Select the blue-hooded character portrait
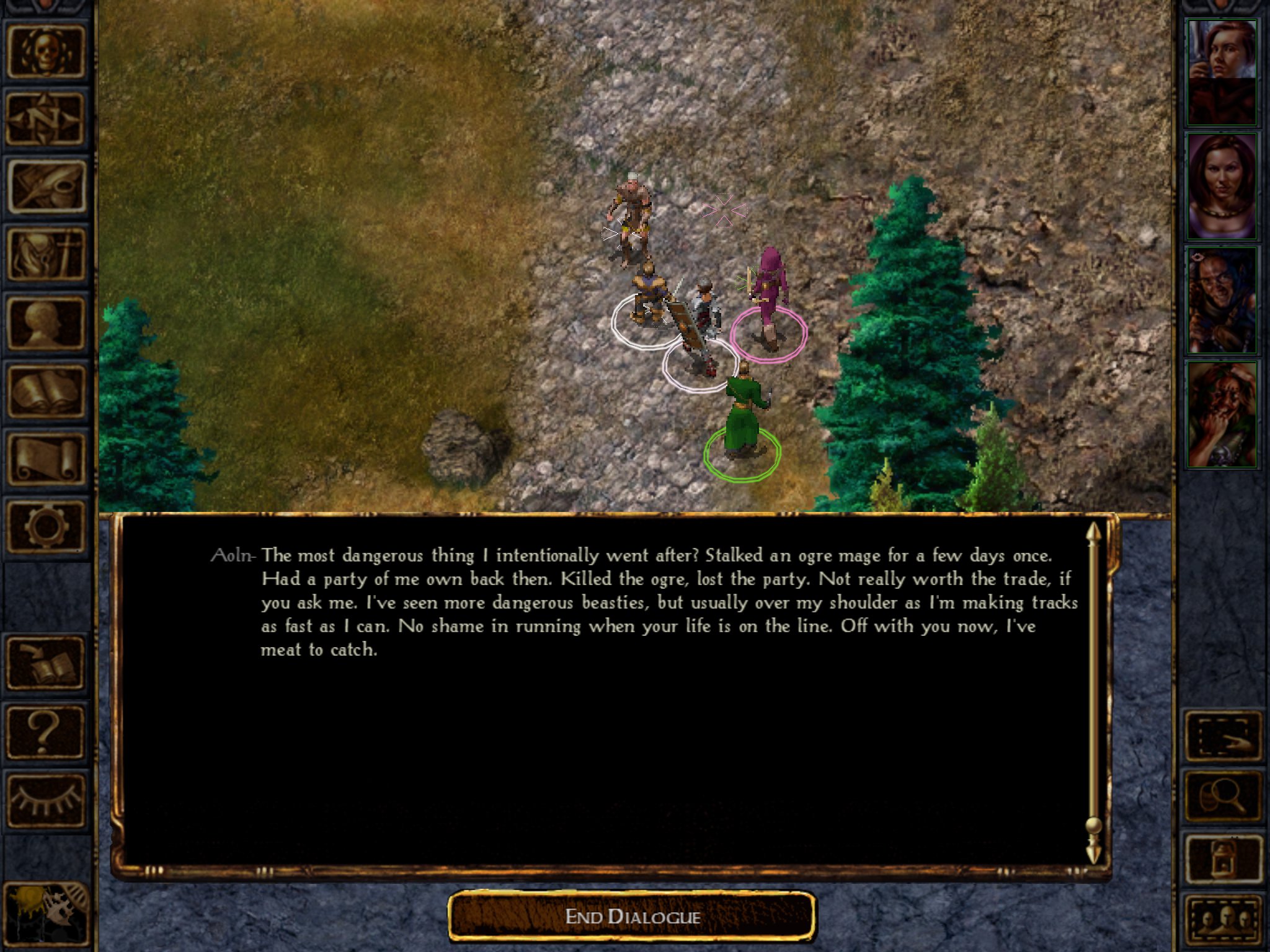The image size is (1270, 952). [x=1222, y=301]
